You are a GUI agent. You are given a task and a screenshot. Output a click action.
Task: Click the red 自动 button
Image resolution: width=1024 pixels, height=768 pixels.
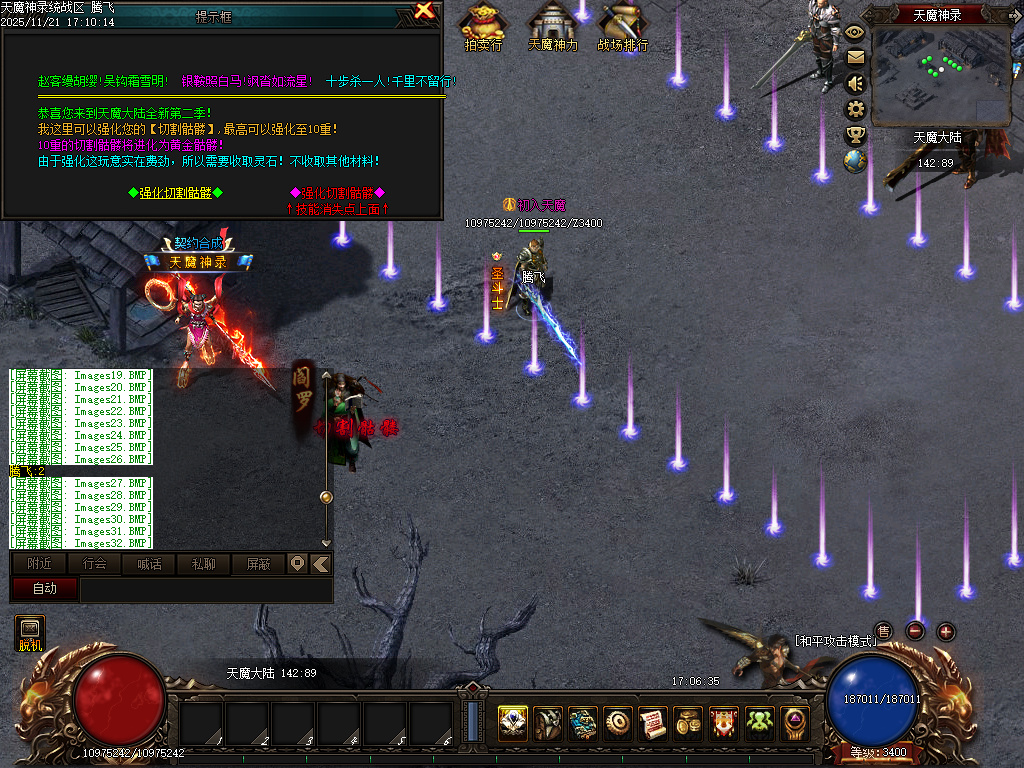[x=45, y=589]
